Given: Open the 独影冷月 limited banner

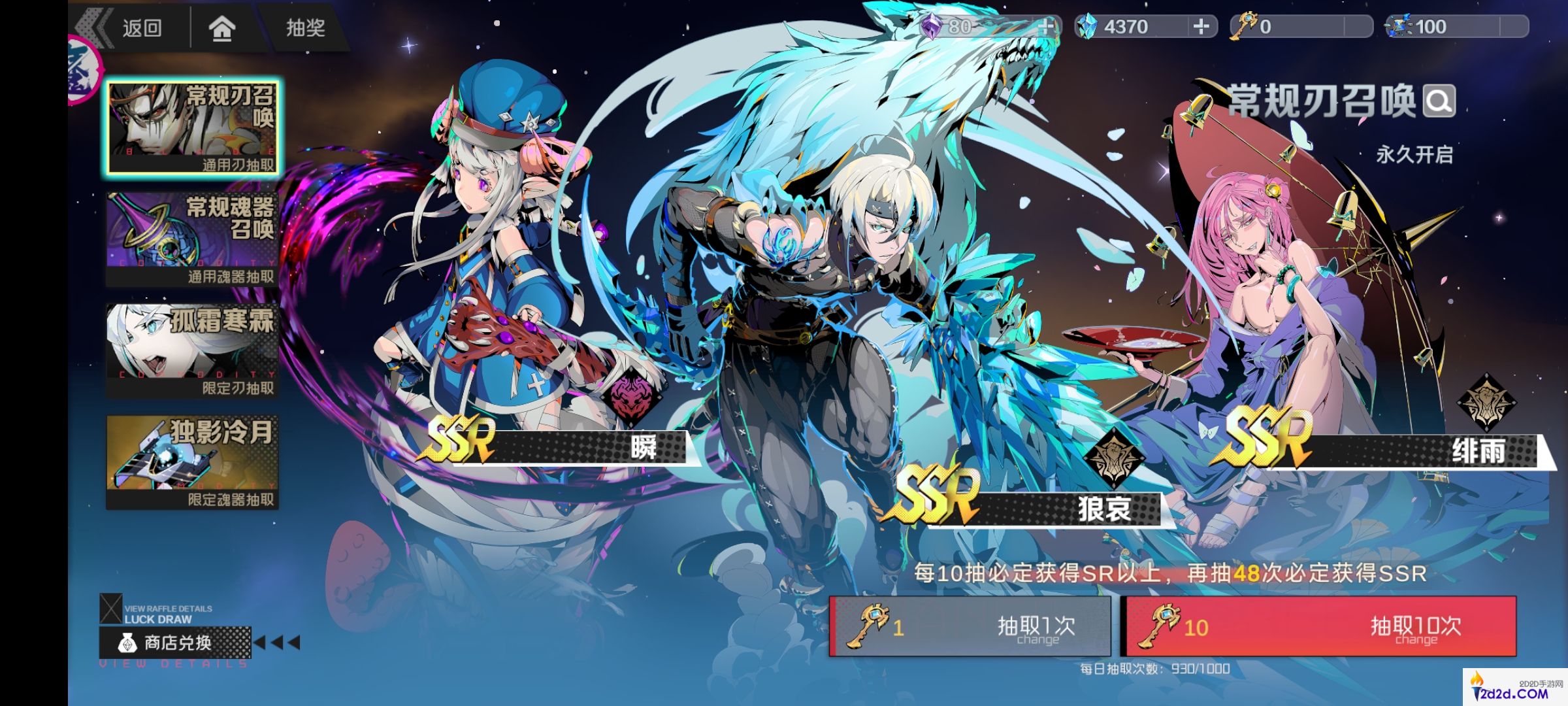Looking at the screenshot, I should point(193,462).
